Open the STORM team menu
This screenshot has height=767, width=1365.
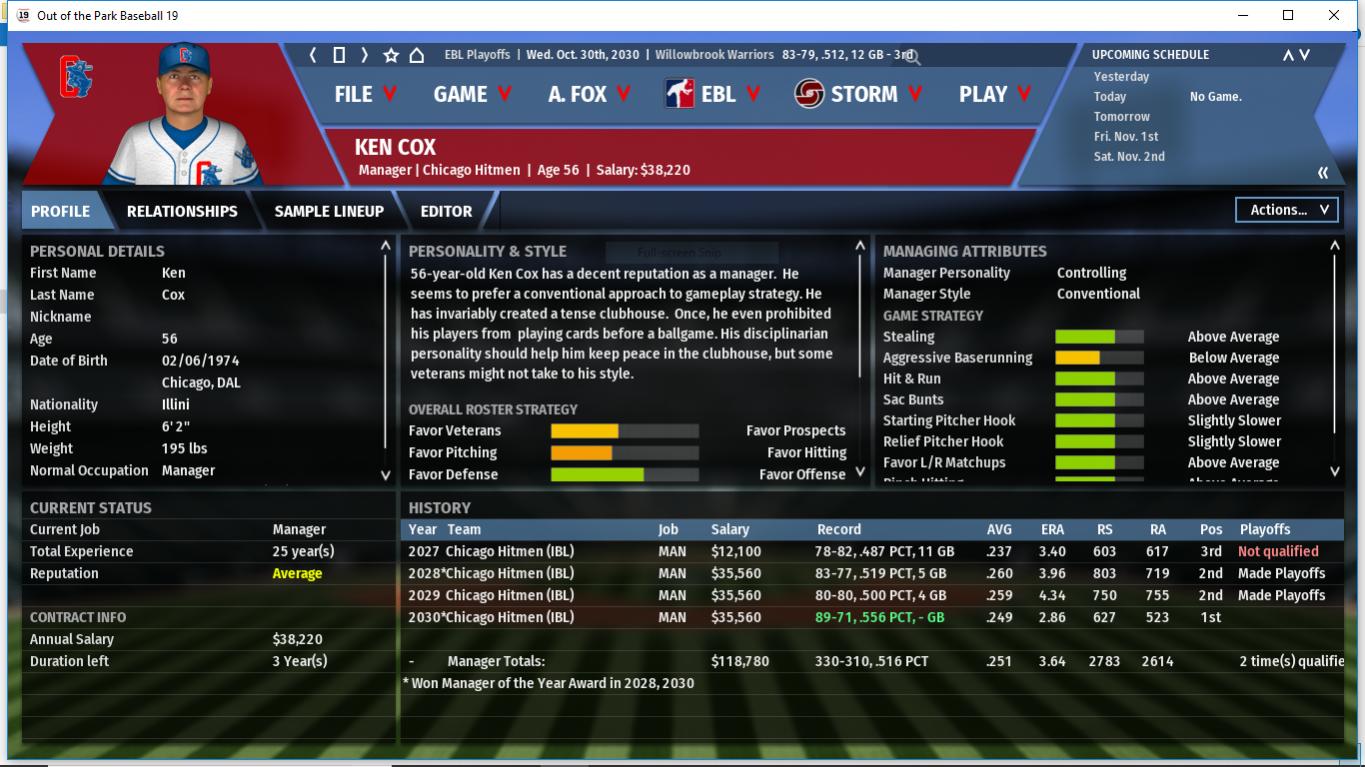pos(858,94)
